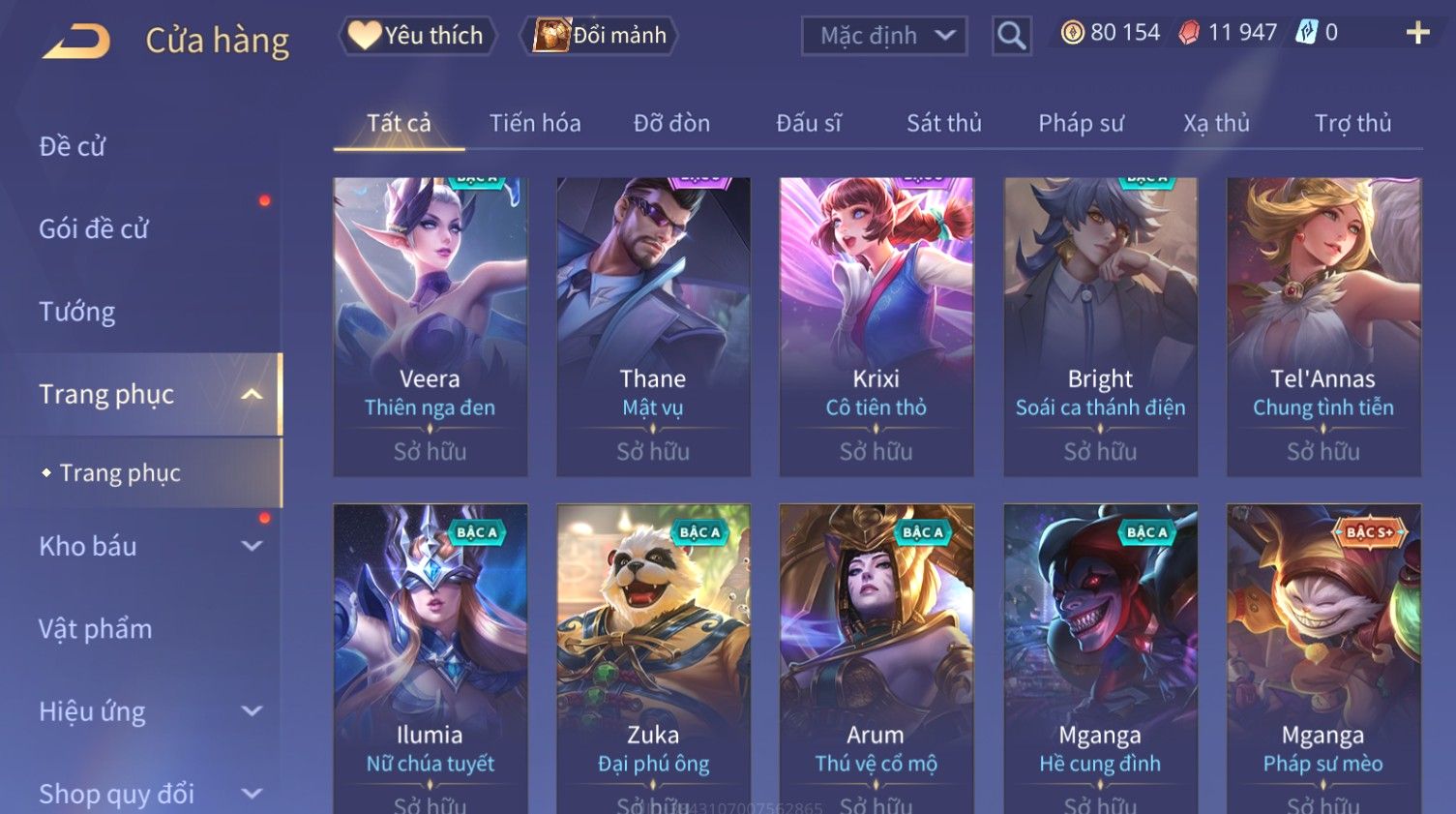Open the Đổi mảnh exchange
The image size is (1456, 814).
[x=600, y=36]
